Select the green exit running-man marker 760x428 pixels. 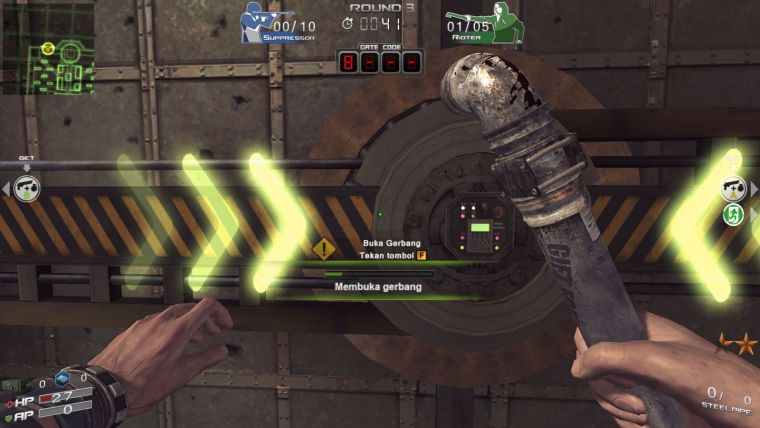click(x=733, y=214)
